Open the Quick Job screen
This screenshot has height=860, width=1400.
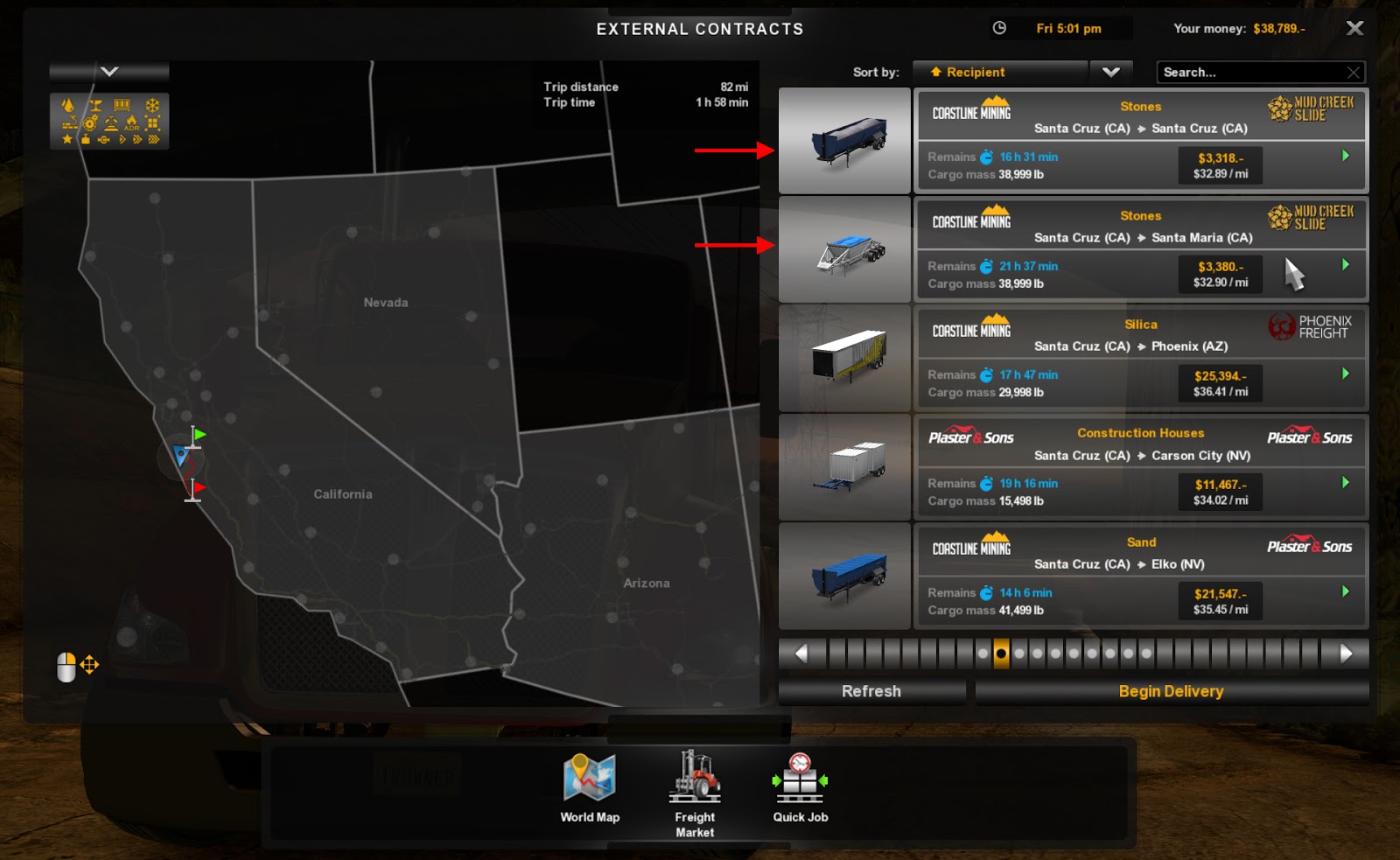tap(800, 788)
